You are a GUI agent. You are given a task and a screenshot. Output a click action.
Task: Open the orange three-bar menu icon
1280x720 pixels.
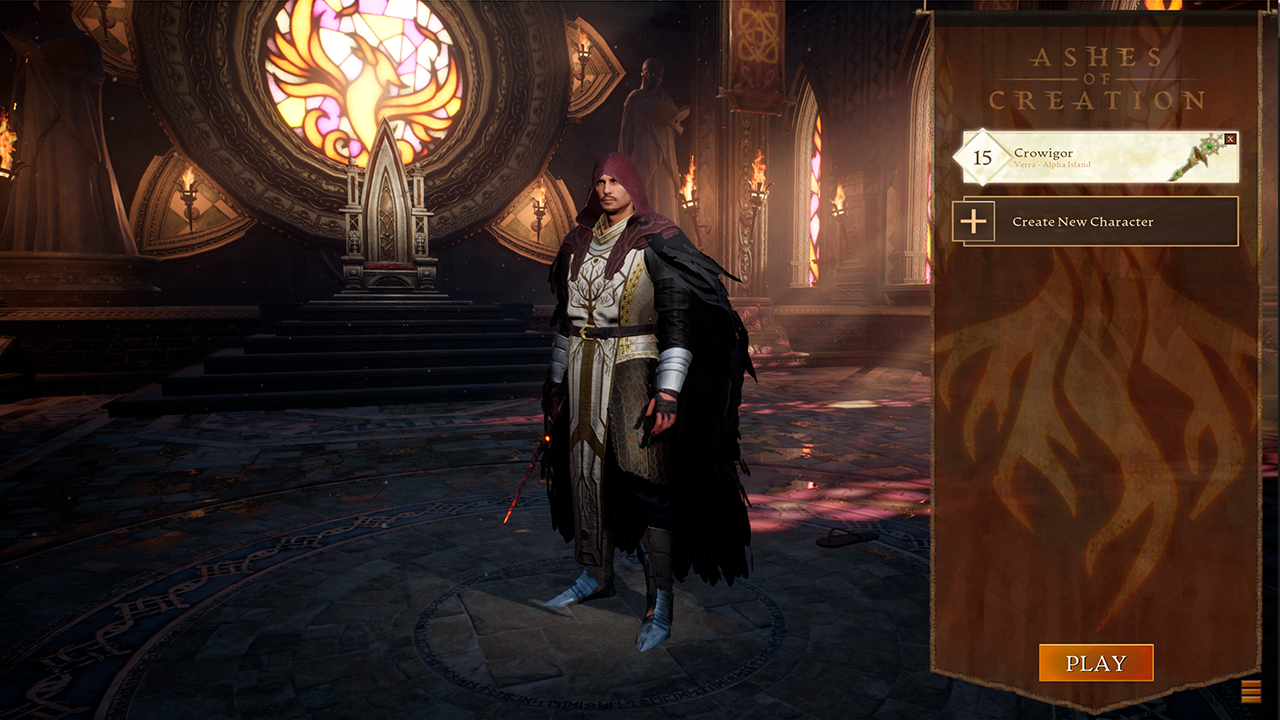pos(1250,691)
